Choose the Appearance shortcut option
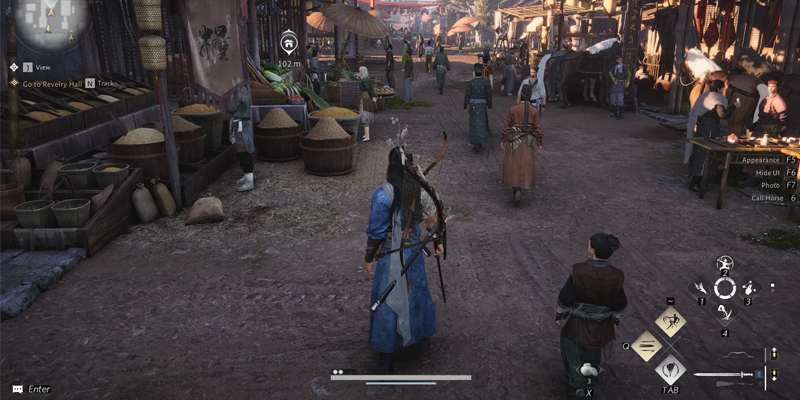Screen dimensions: 800x400 click(760, 159)
